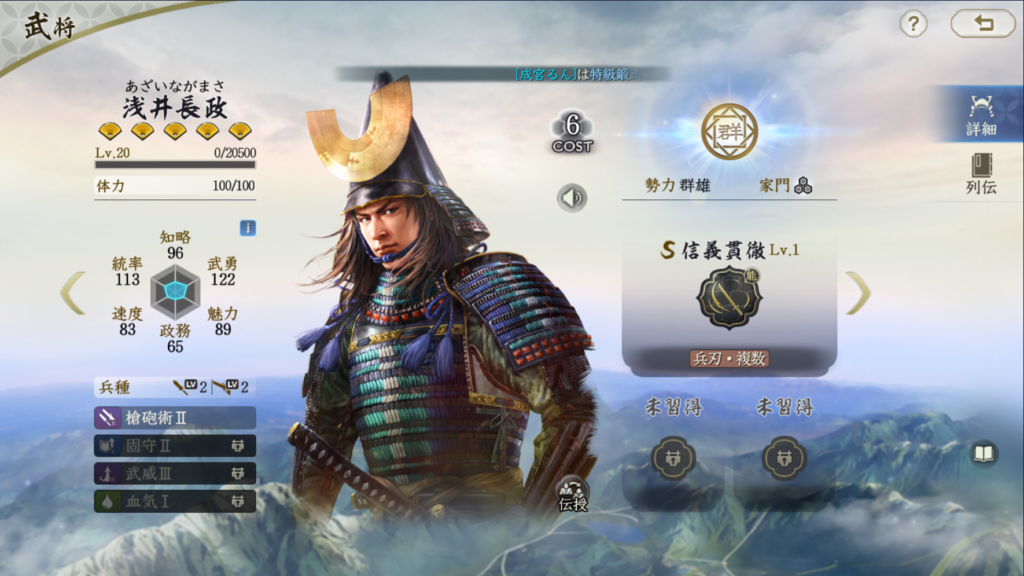Open the book icon at lower right

pos(984,454)
